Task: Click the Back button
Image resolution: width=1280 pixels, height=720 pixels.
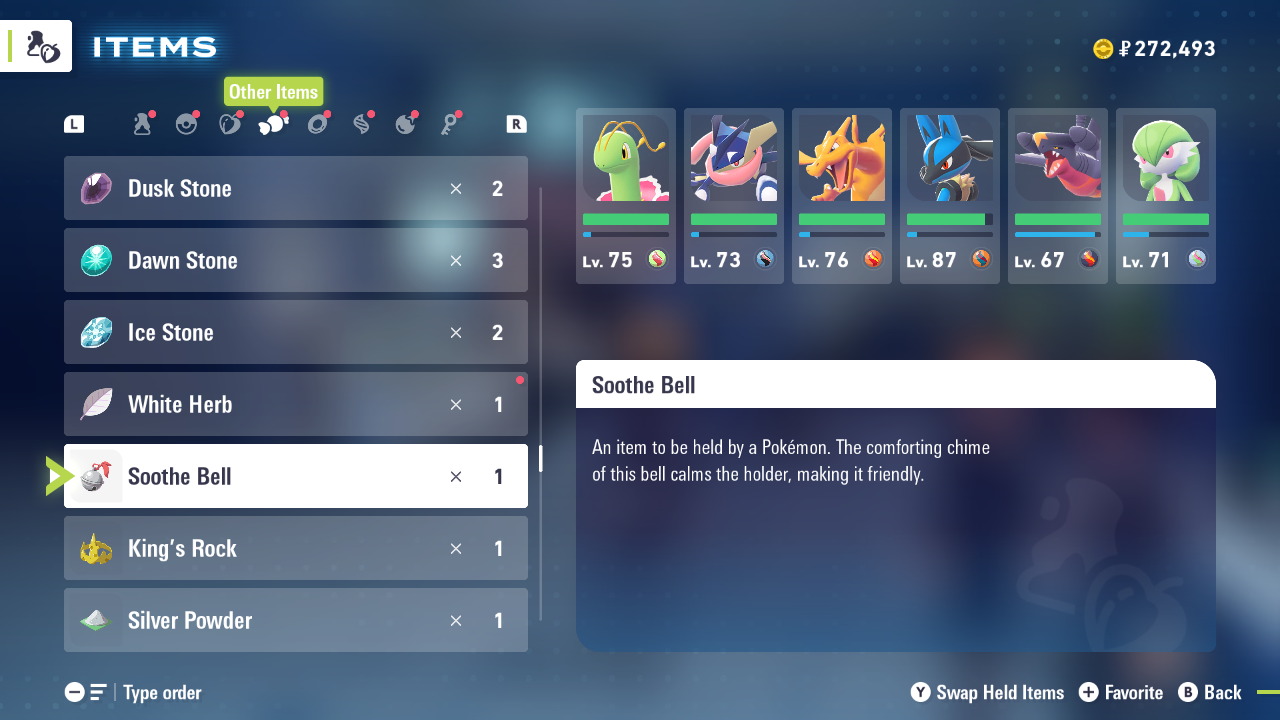Action: coord(1210,692)
